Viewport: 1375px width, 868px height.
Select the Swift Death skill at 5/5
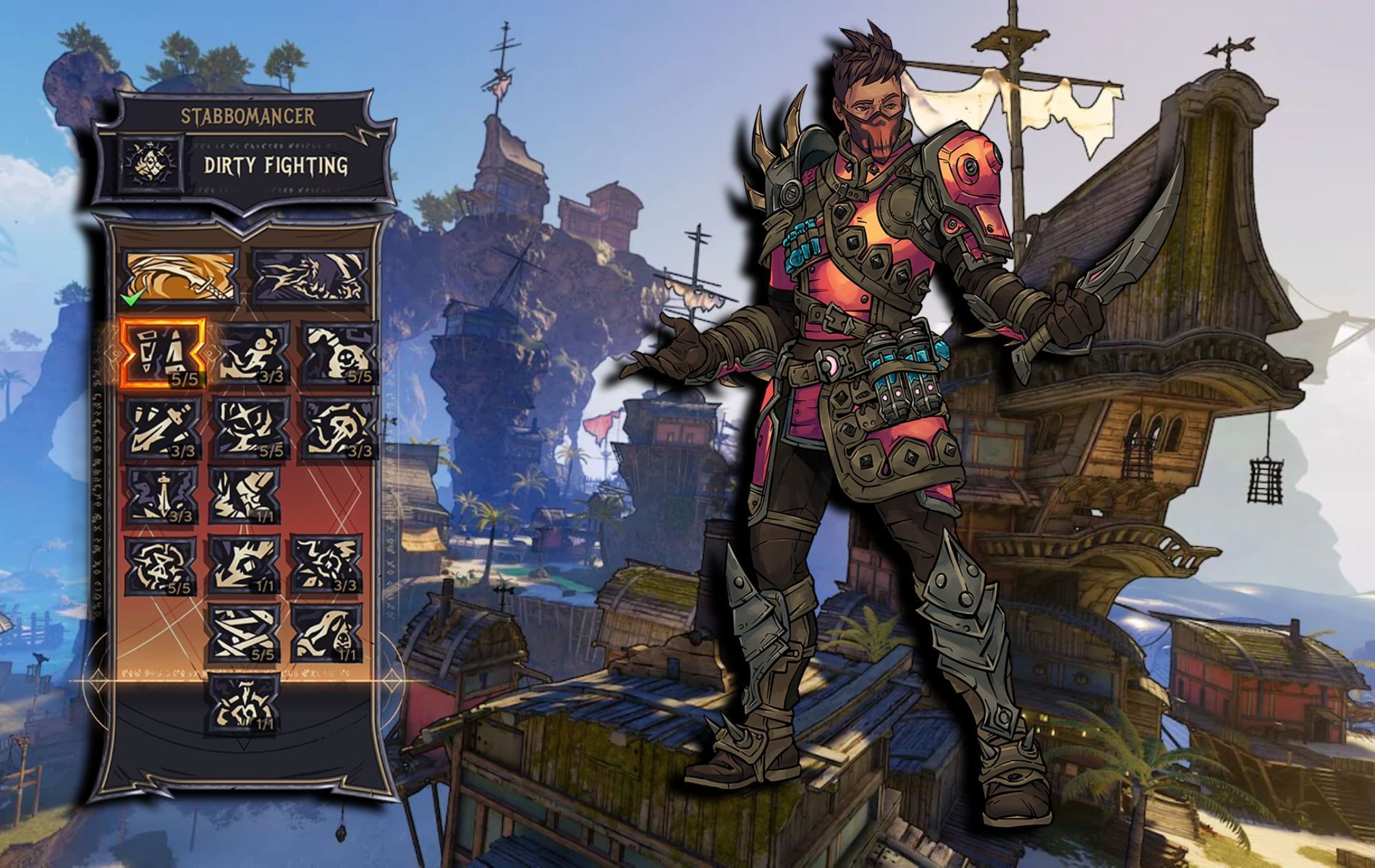click(x=250, y=427)
